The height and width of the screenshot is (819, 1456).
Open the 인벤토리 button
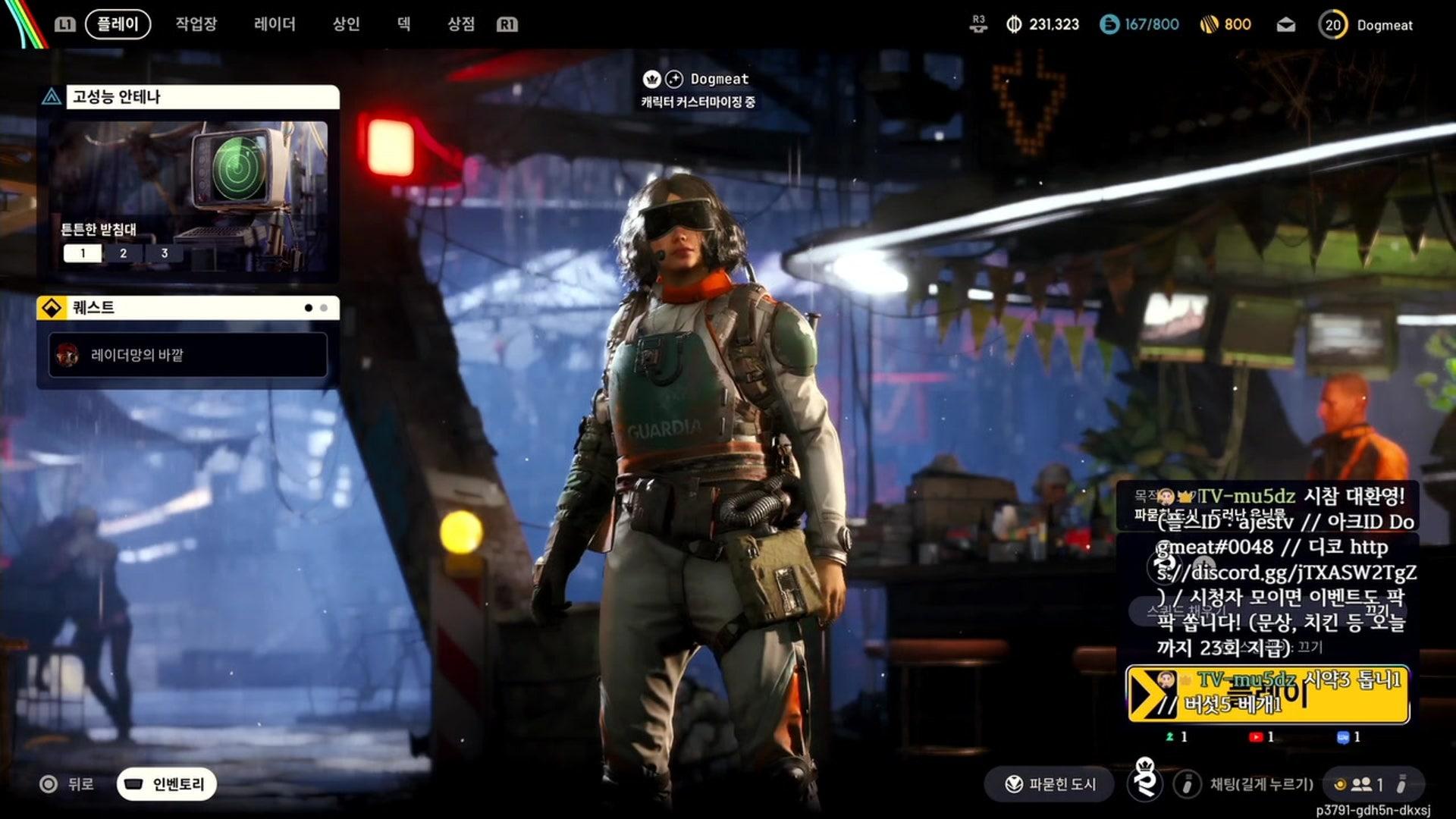[x=167, y=784]
